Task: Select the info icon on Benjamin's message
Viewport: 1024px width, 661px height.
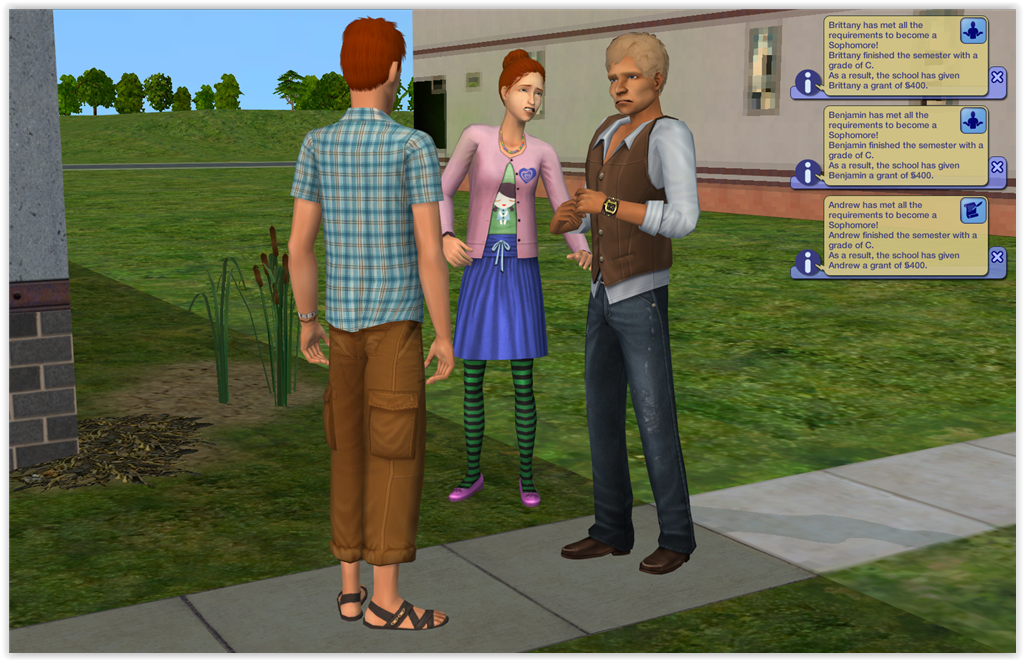Action: (x=808, y=172)
